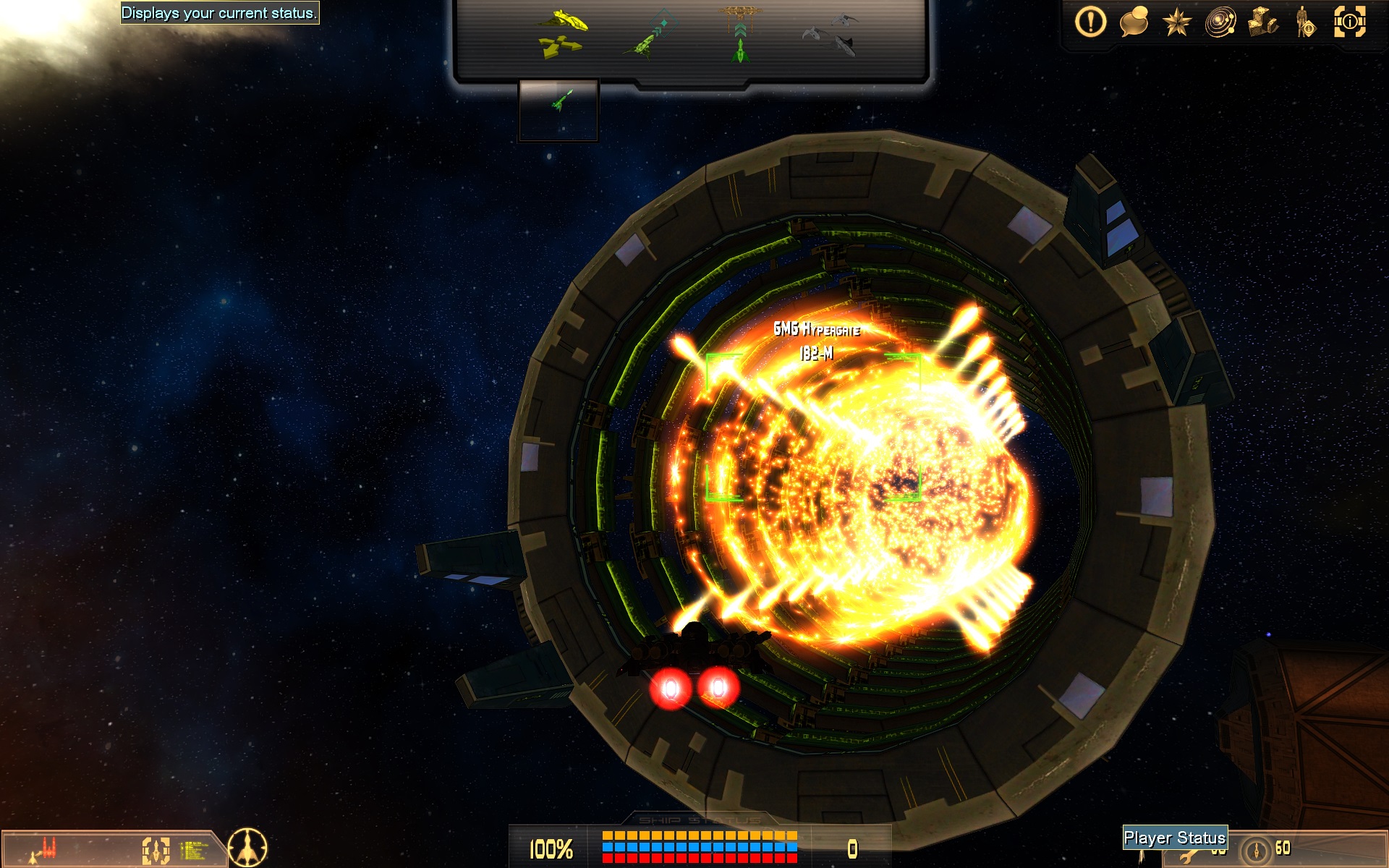Select the grey three-ship formation command
The image size is (1389, 868).
pyautogui.click(x=831, y=34)
